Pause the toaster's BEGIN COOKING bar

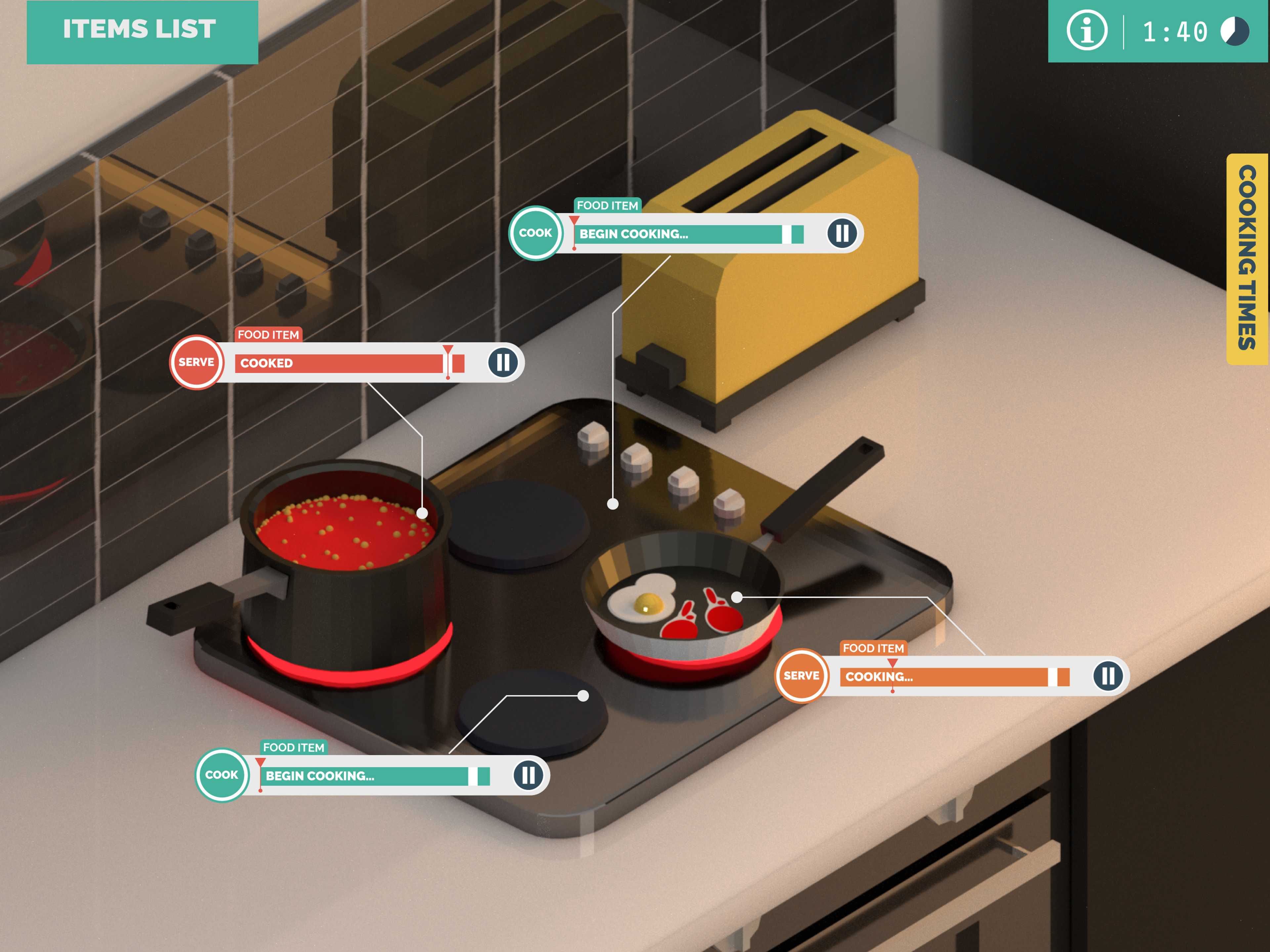tap(842, 233)
